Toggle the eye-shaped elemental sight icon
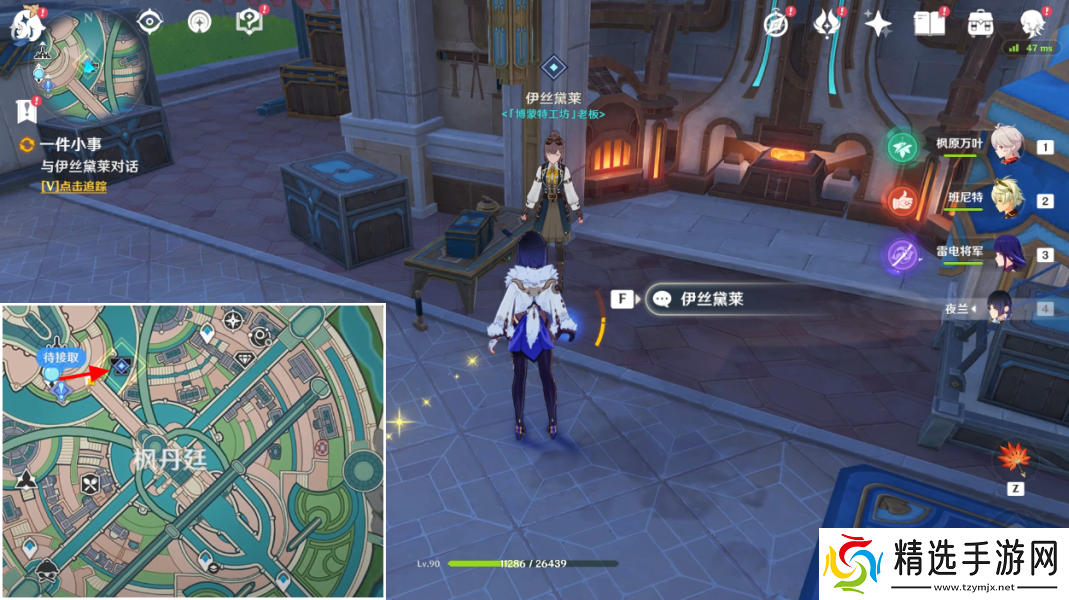The image size is (1069, 600). click(151, 22)
